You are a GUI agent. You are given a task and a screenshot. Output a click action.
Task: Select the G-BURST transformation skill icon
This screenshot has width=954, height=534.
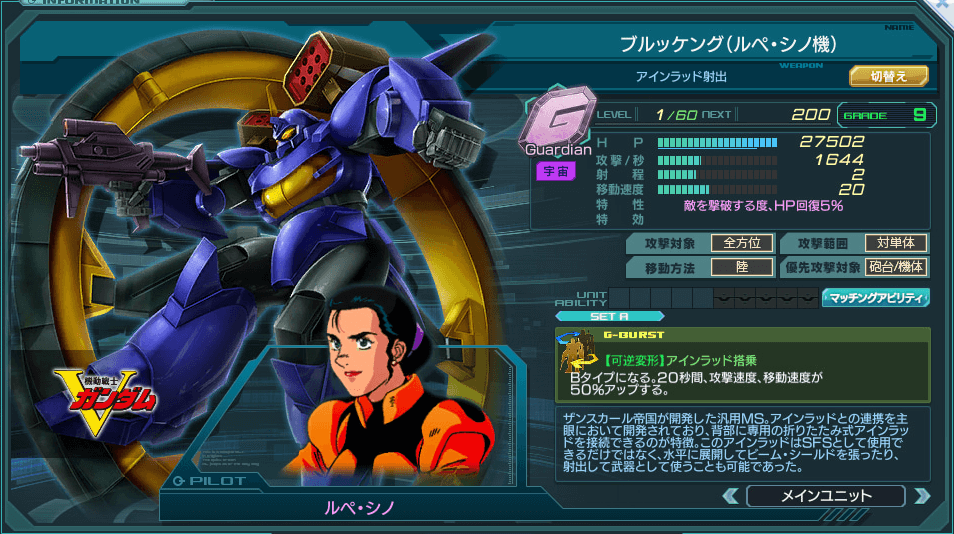[579, 365]
